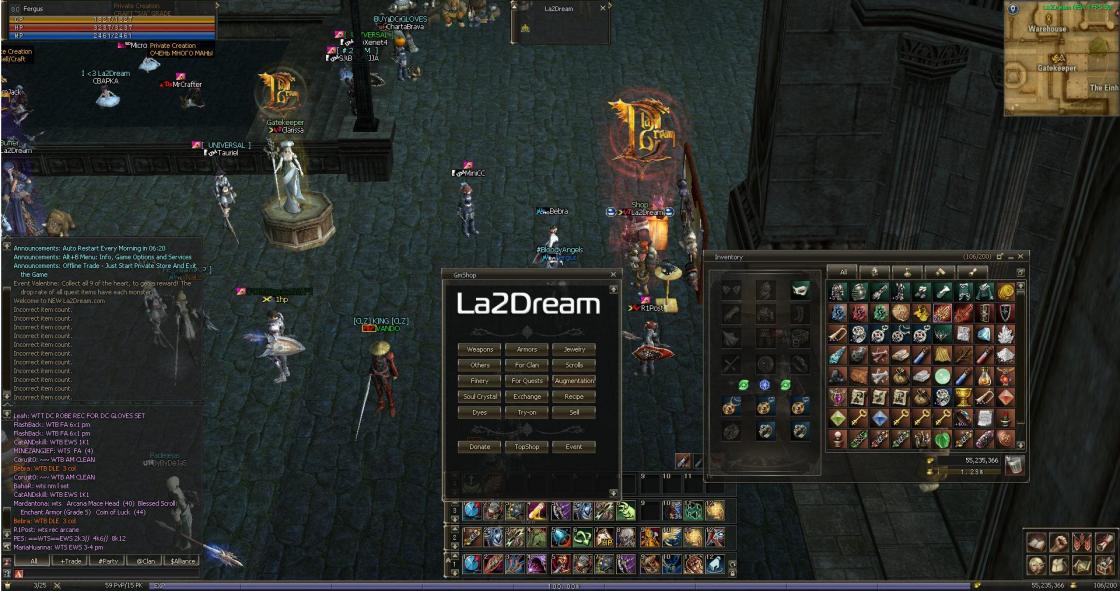Open the Event shop button

coord(574,447)
